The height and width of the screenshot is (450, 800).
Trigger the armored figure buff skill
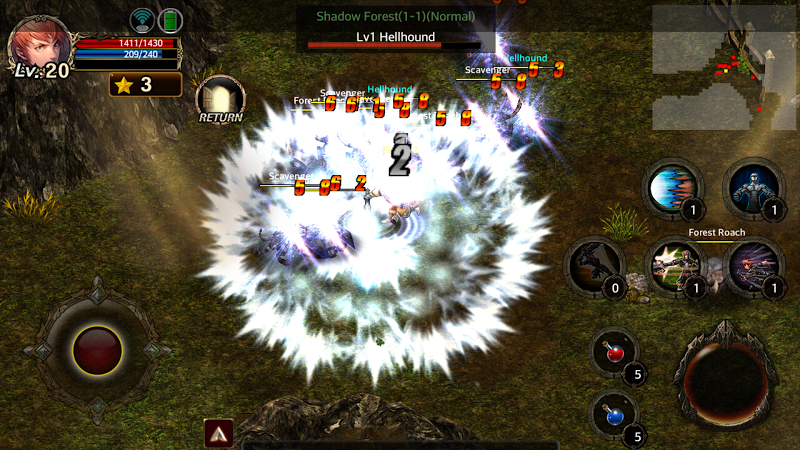pos(752,187)
